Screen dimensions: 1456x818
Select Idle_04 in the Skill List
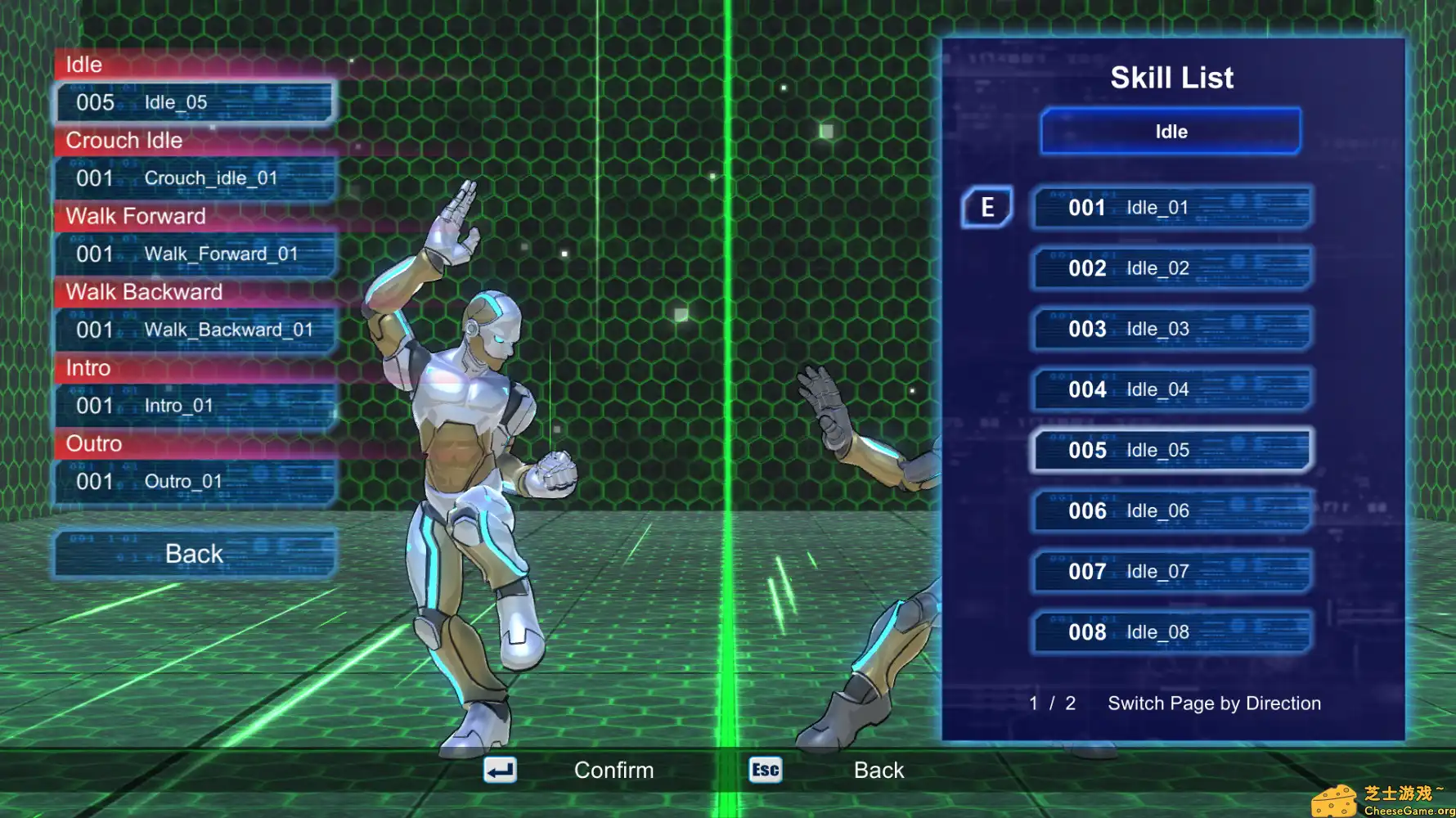[x=1170, y=389]
